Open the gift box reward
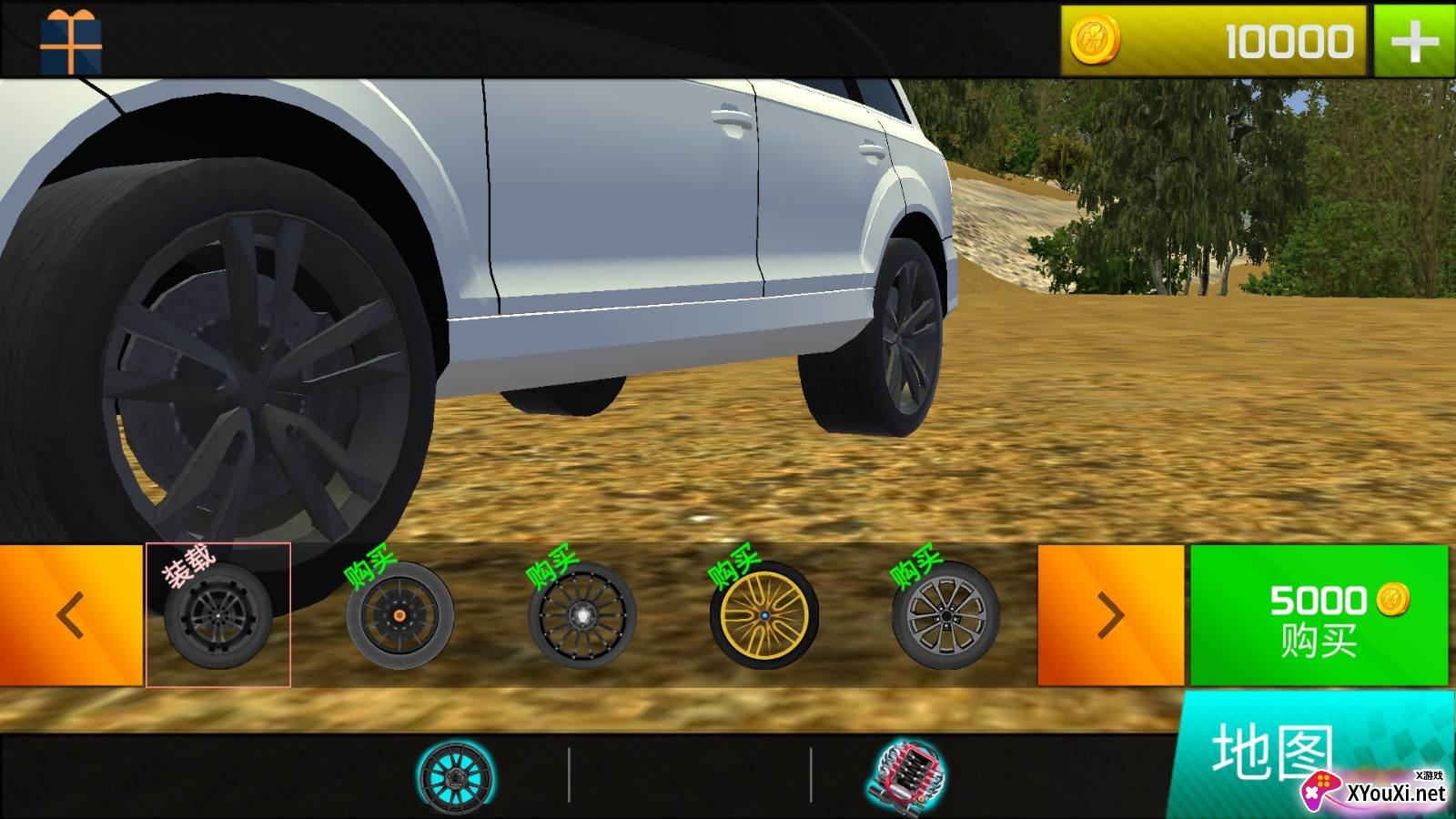 click(71, 41)
